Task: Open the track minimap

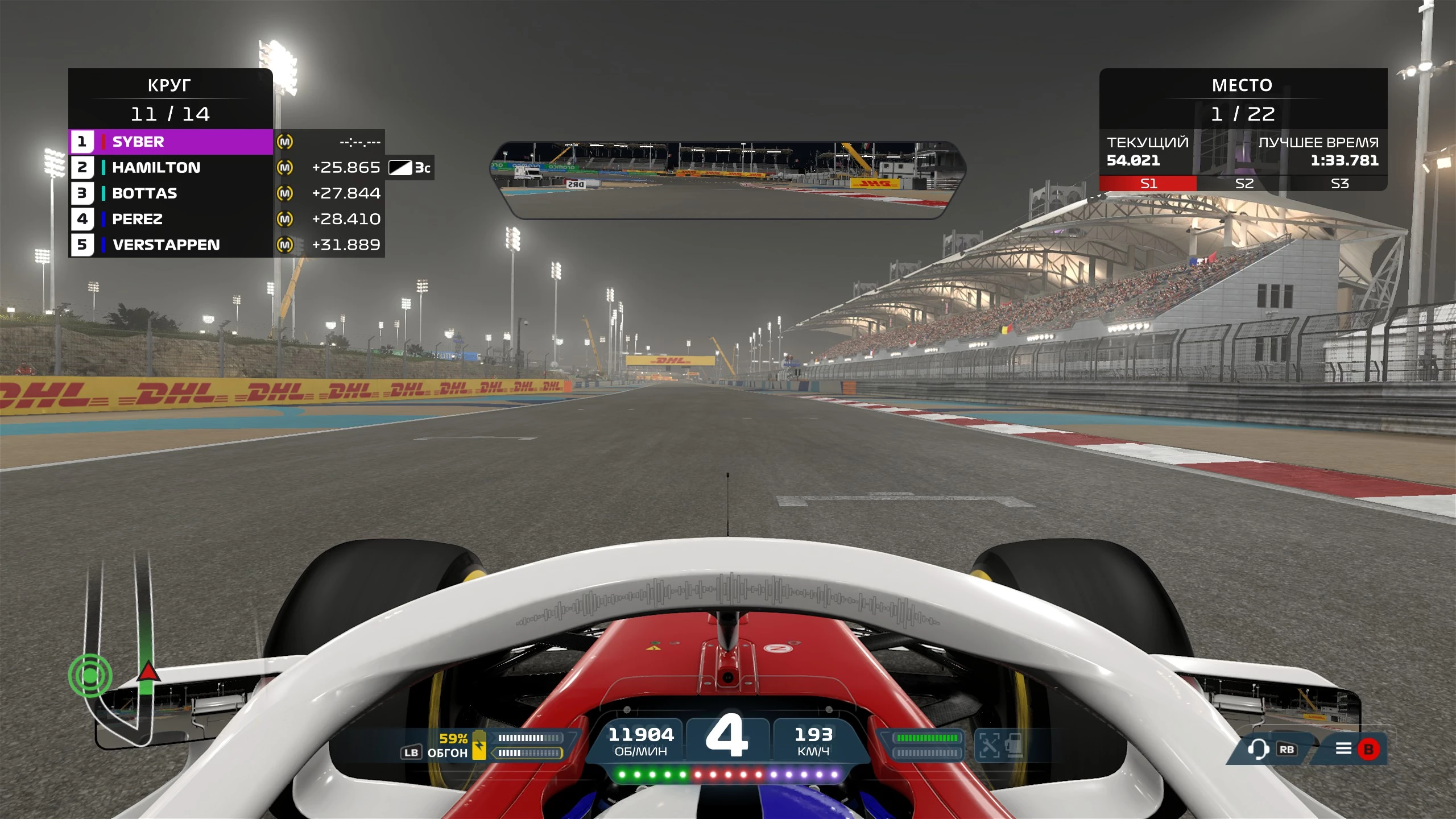Action: coord(121,654)
